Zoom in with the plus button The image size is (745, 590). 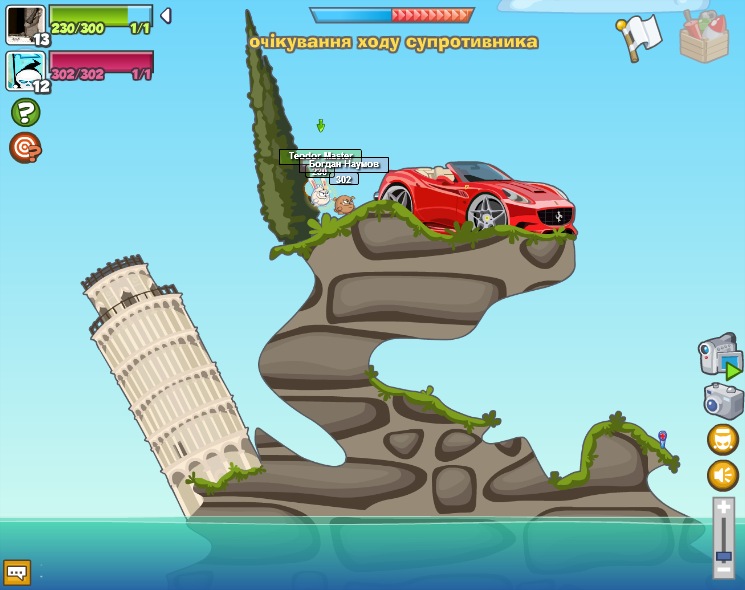coord(723,508)
